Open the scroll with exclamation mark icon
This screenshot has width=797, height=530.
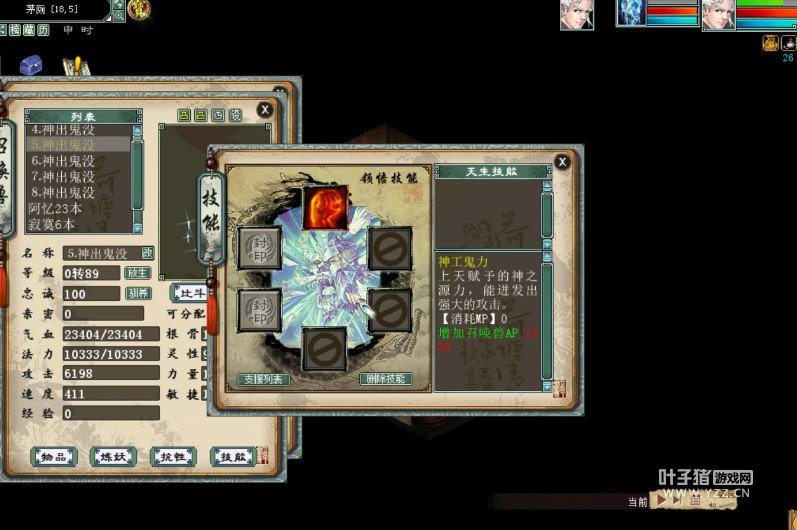pos(73,67)
